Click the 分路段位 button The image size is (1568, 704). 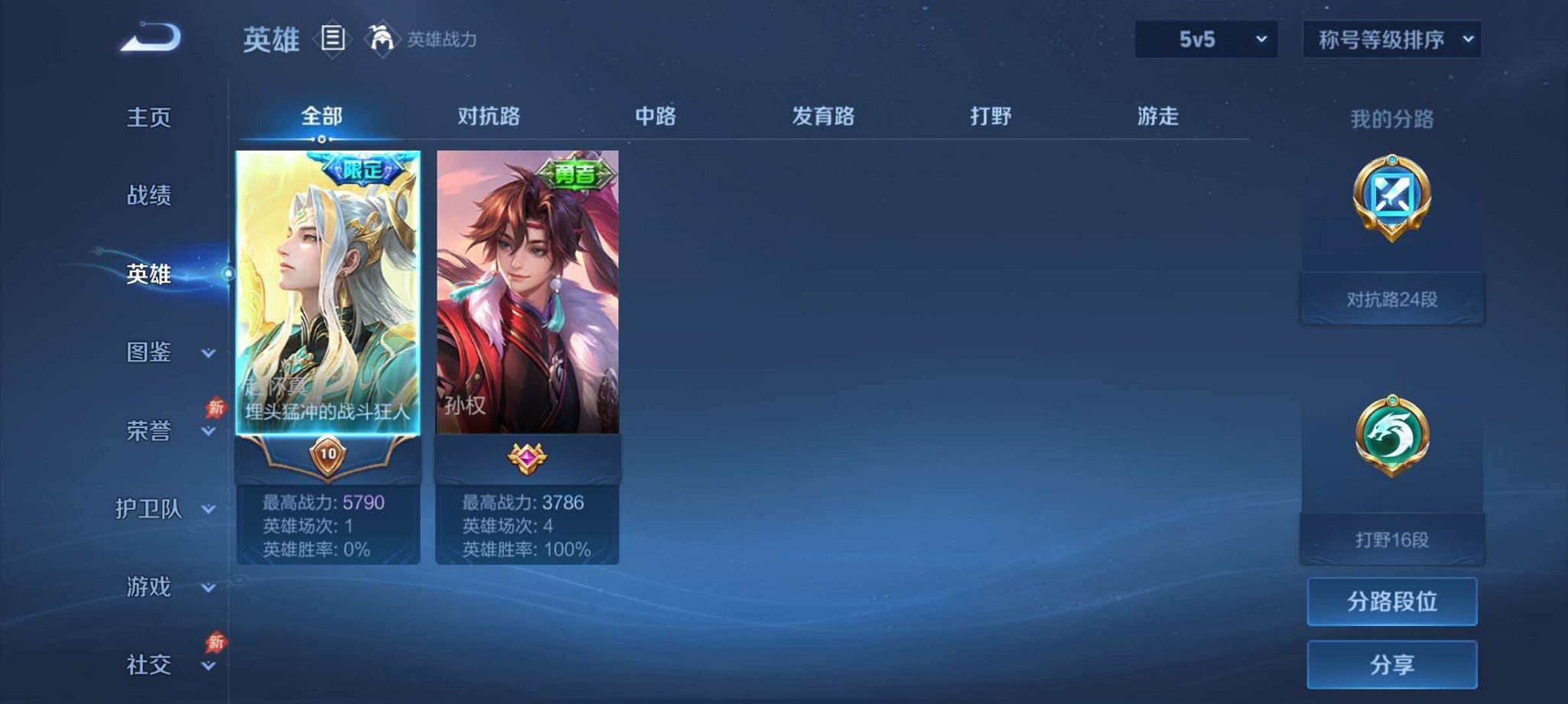1391,602
